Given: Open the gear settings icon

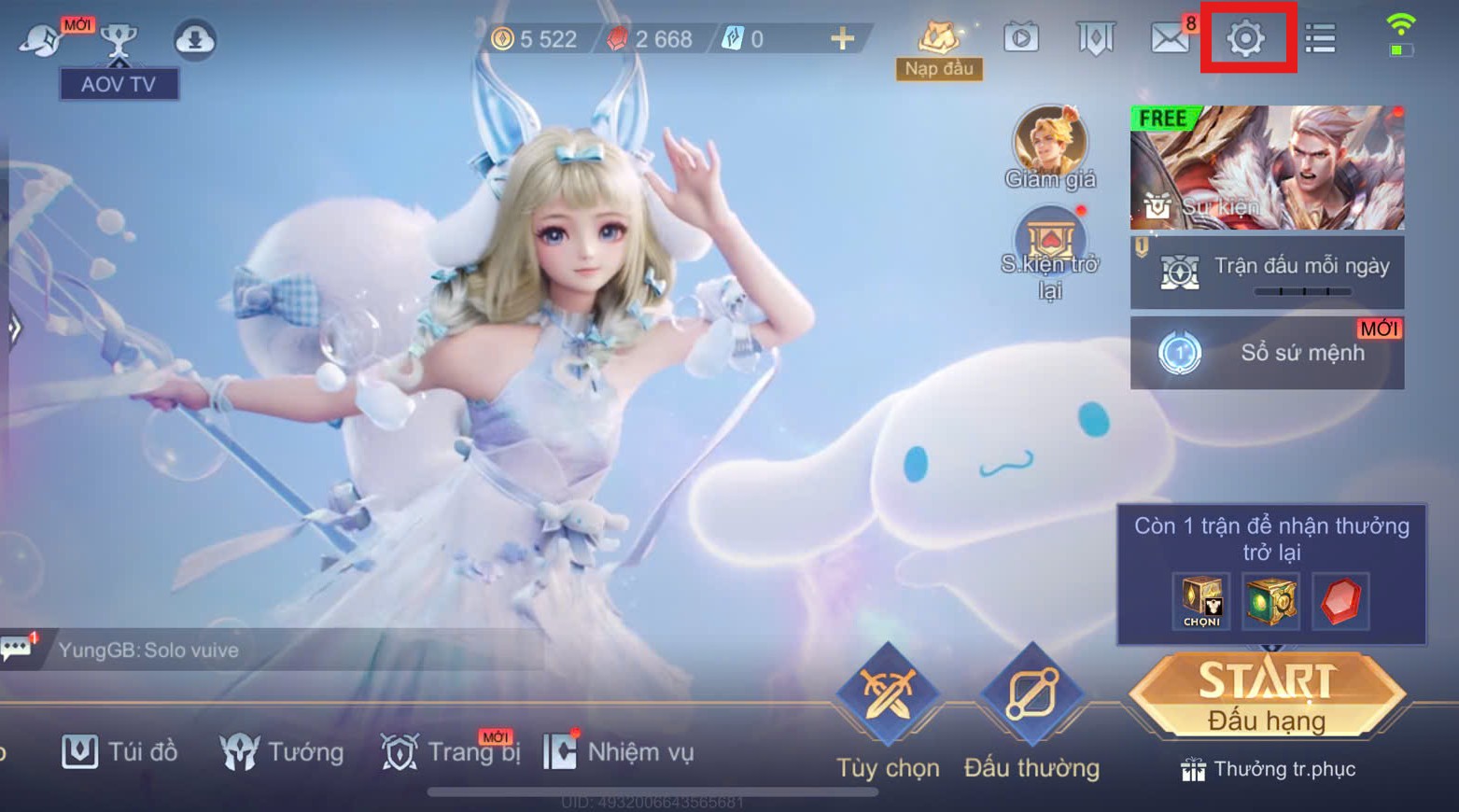Looking at the screenshot, I should 1245,39.
